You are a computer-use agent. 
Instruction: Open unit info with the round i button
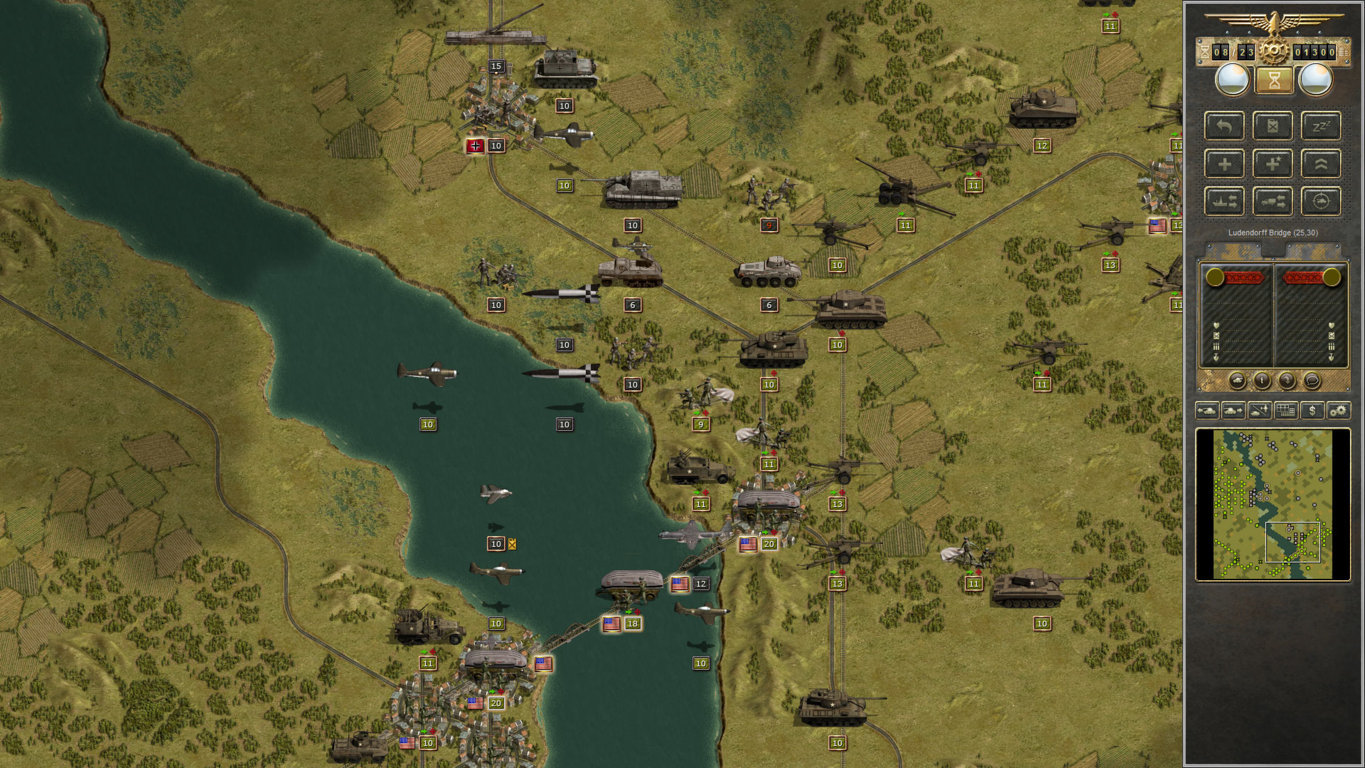coord(1262,380)
